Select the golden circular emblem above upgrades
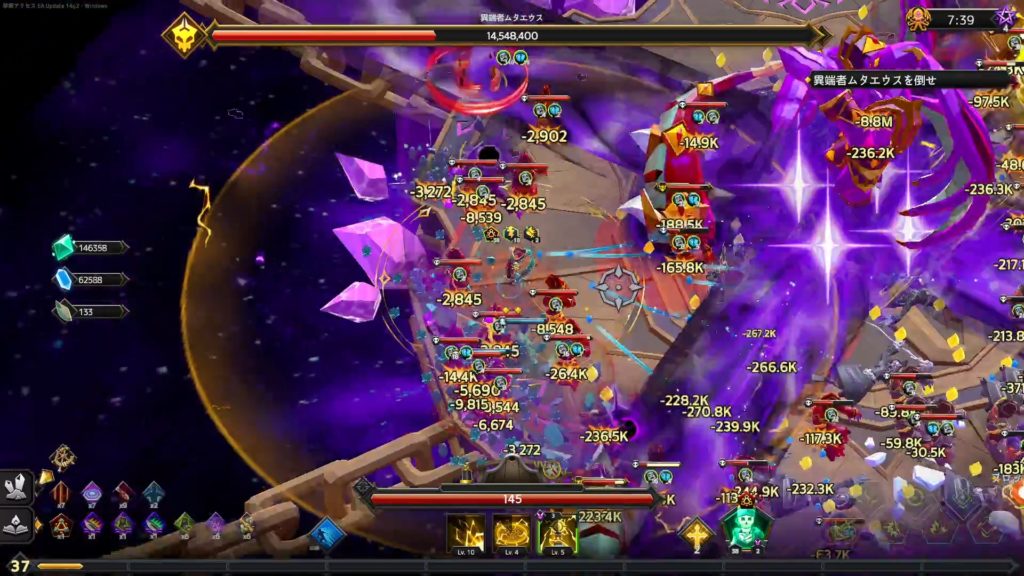The height and width of the screenshot is (576, 1024). point(62,458)
